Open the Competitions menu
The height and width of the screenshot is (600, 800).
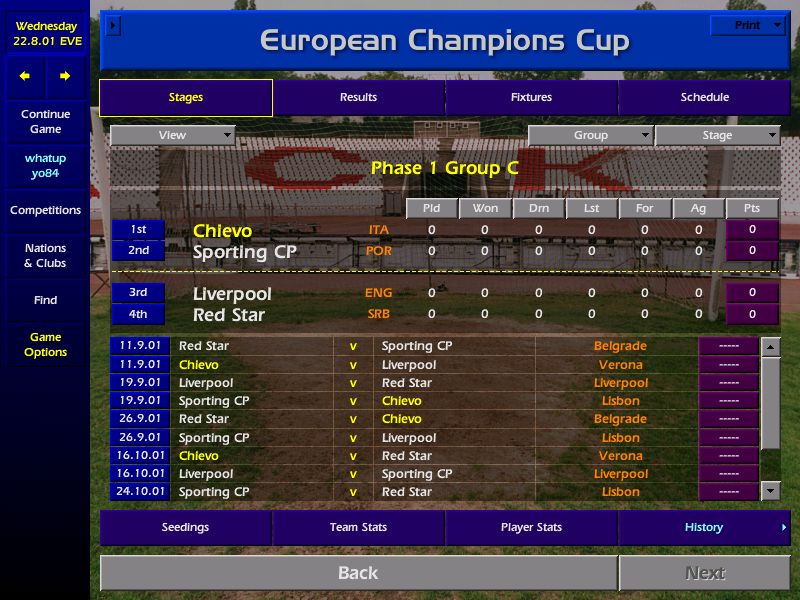pyautogui.click(x=45, y=211)
